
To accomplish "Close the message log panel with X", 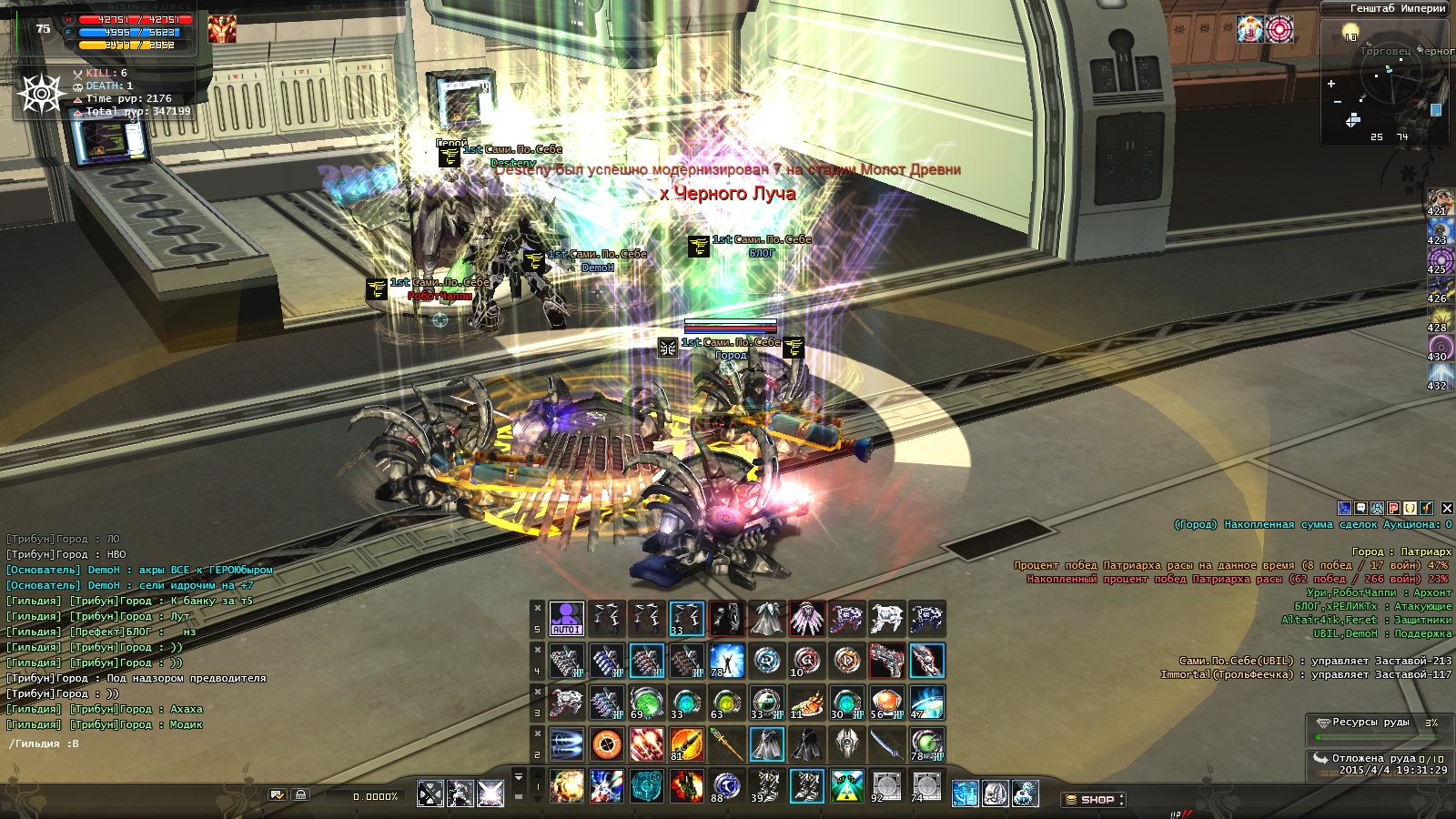I will coord(1447,508).
